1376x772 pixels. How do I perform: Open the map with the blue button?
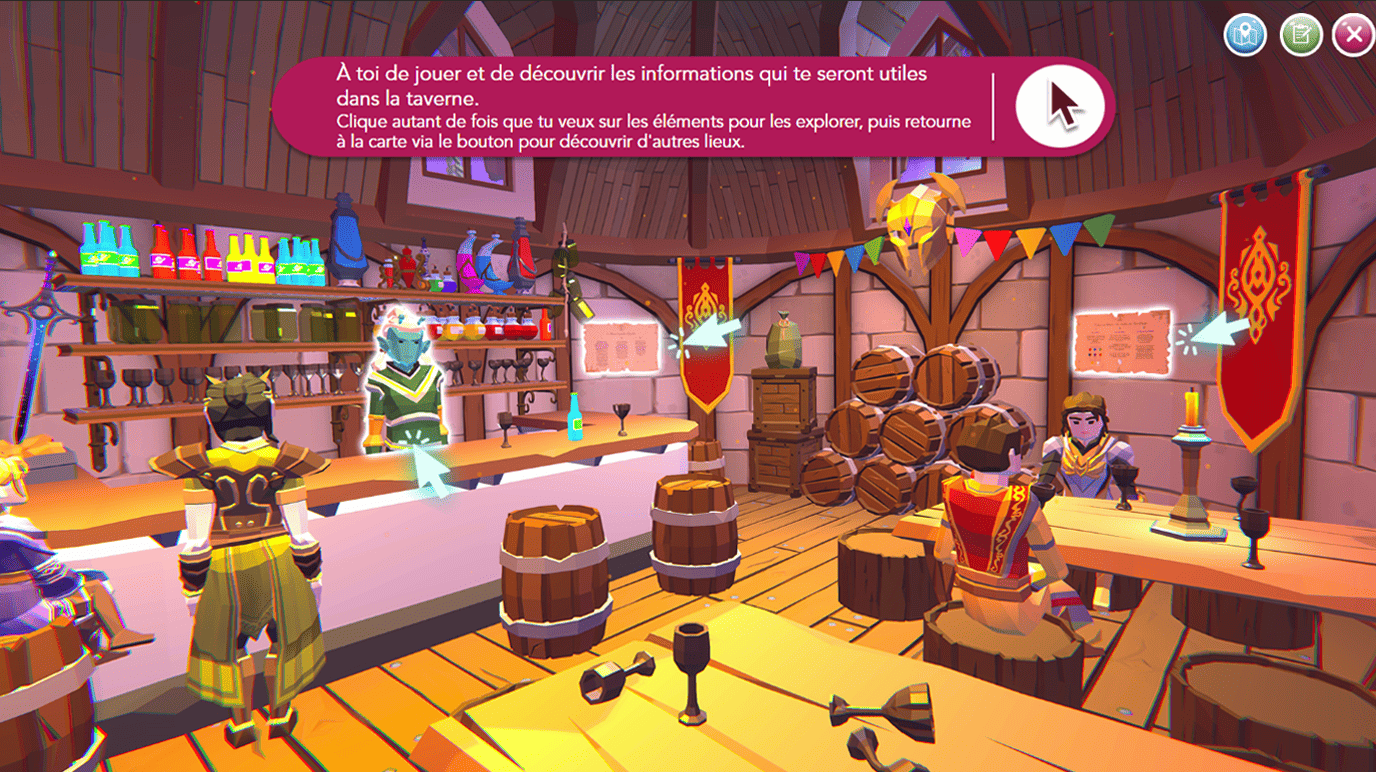pos(1245,35)
